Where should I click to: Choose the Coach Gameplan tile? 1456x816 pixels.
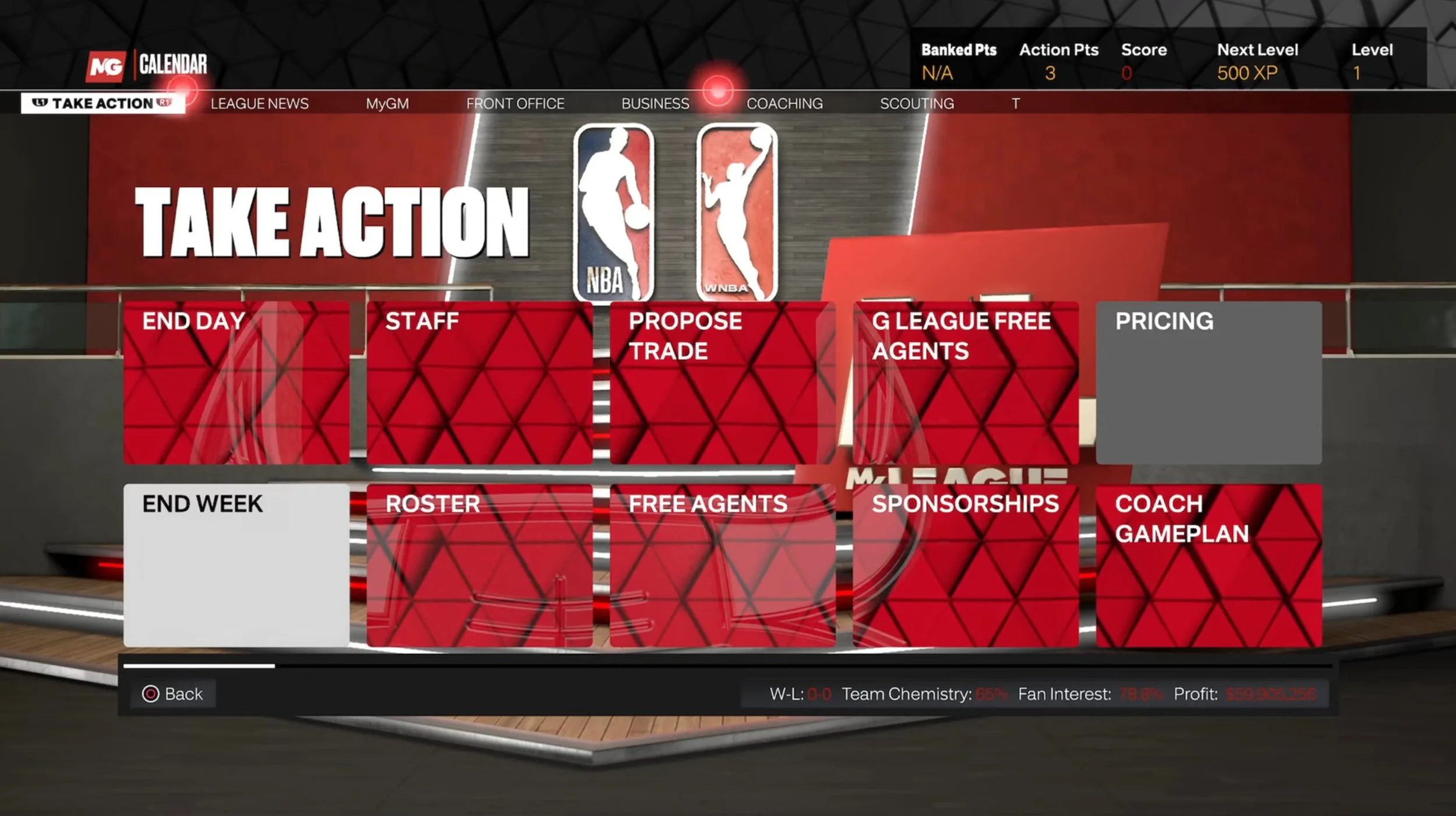point(1208,565)
